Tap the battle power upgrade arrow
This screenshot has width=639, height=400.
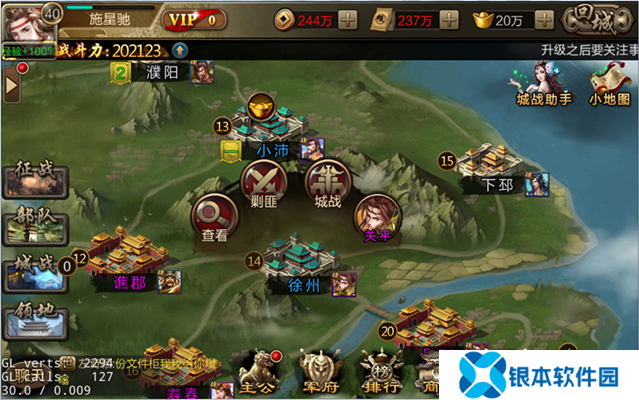click(179, 50)
